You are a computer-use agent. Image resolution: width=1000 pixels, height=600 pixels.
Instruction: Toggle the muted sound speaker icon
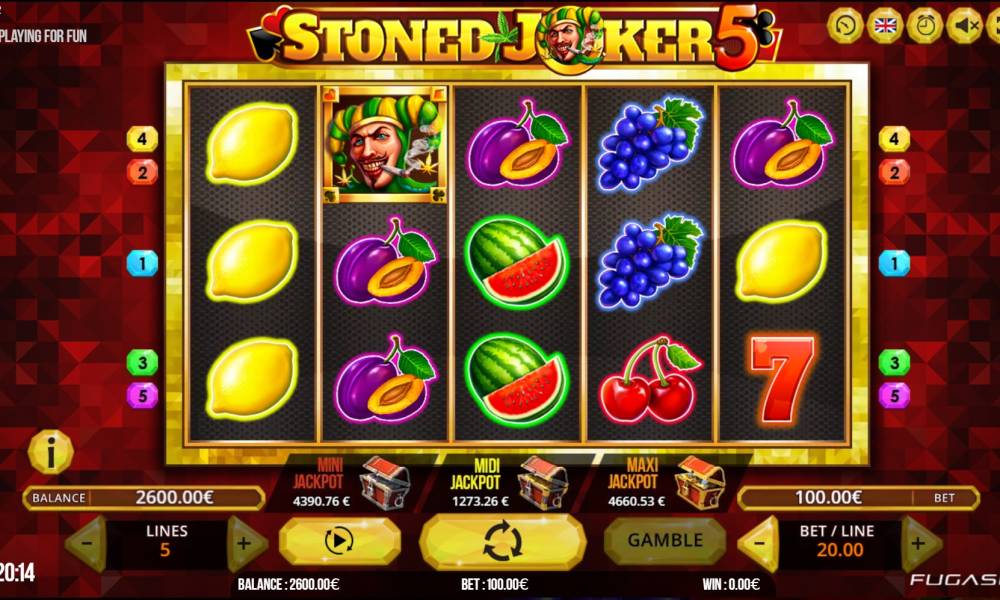click(x=964, y=25)
